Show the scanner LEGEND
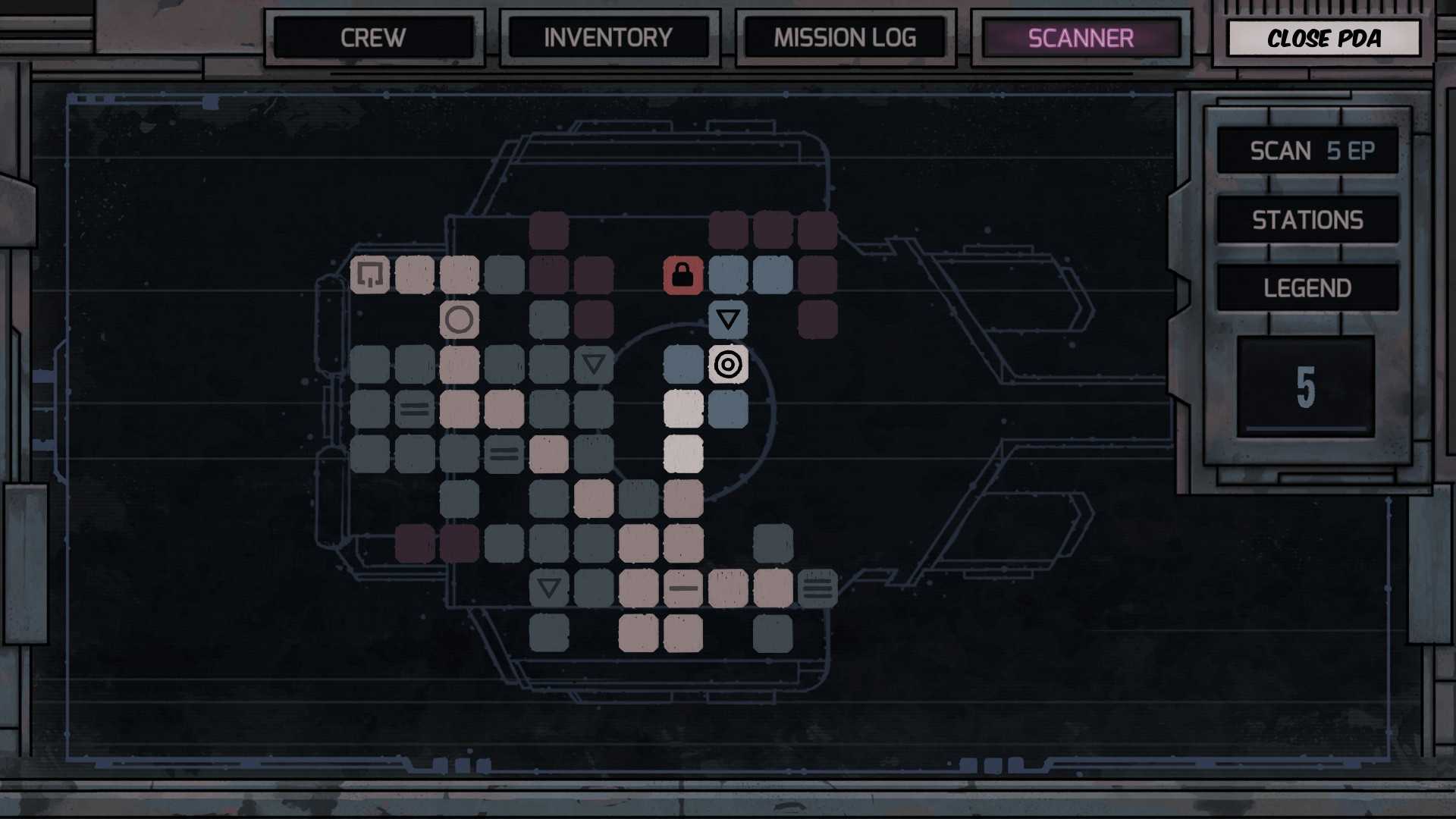Viewport: 1456px width, 819px height. coord(1307,287)
